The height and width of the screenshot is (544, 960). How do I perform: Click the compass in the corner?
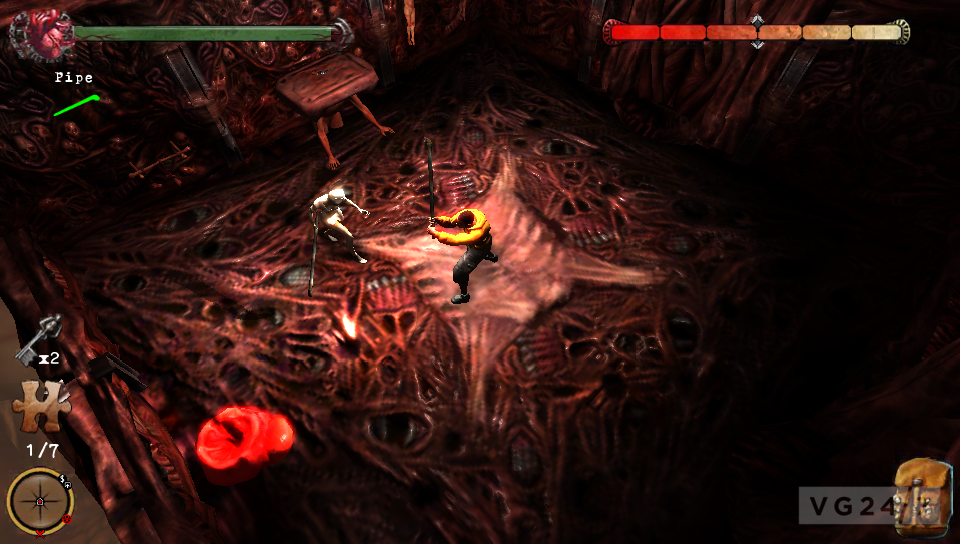pyautogui.click(x=40, y=500)
